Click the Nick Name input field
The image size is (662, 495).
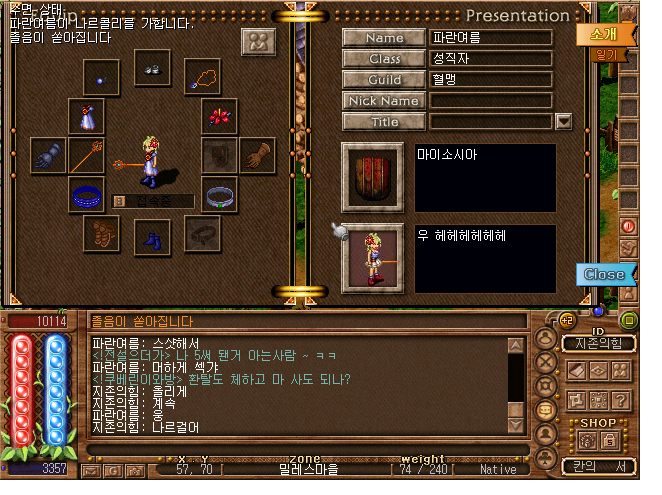click(491, 100)
